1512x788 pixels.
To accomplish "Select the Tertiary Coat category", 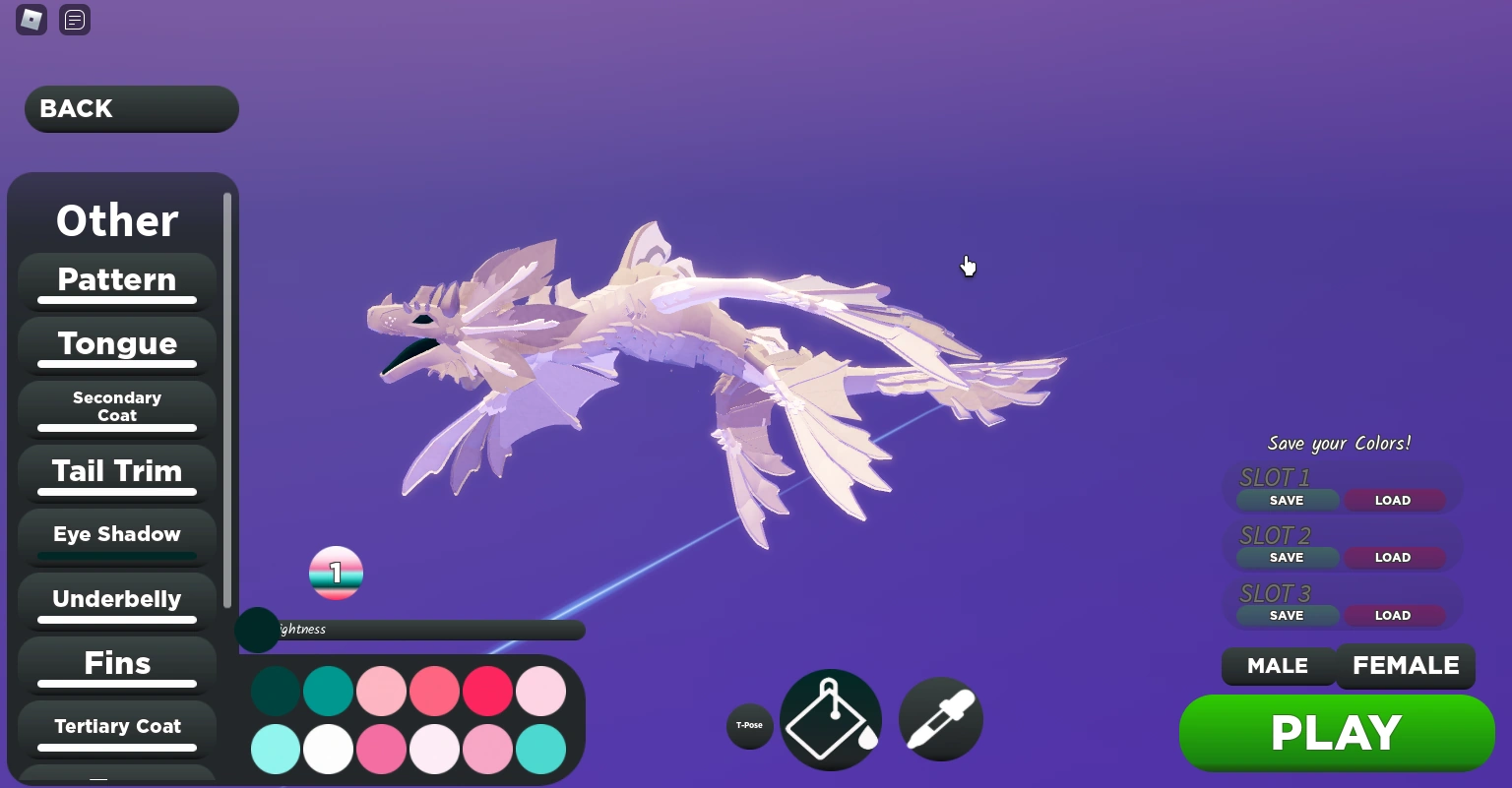I will (x=116, y=726).
